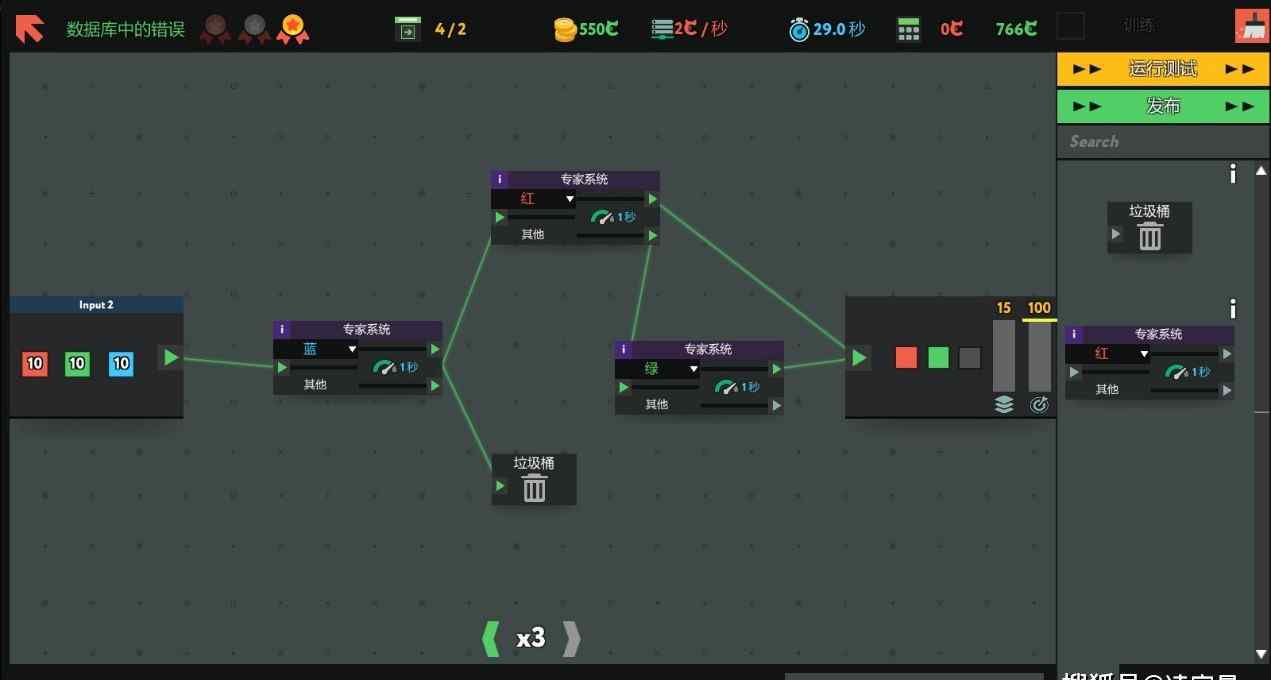Click the output node's green input arrow
The height and width of the screenshot is (680, 1271).
[x=859, y=358]
